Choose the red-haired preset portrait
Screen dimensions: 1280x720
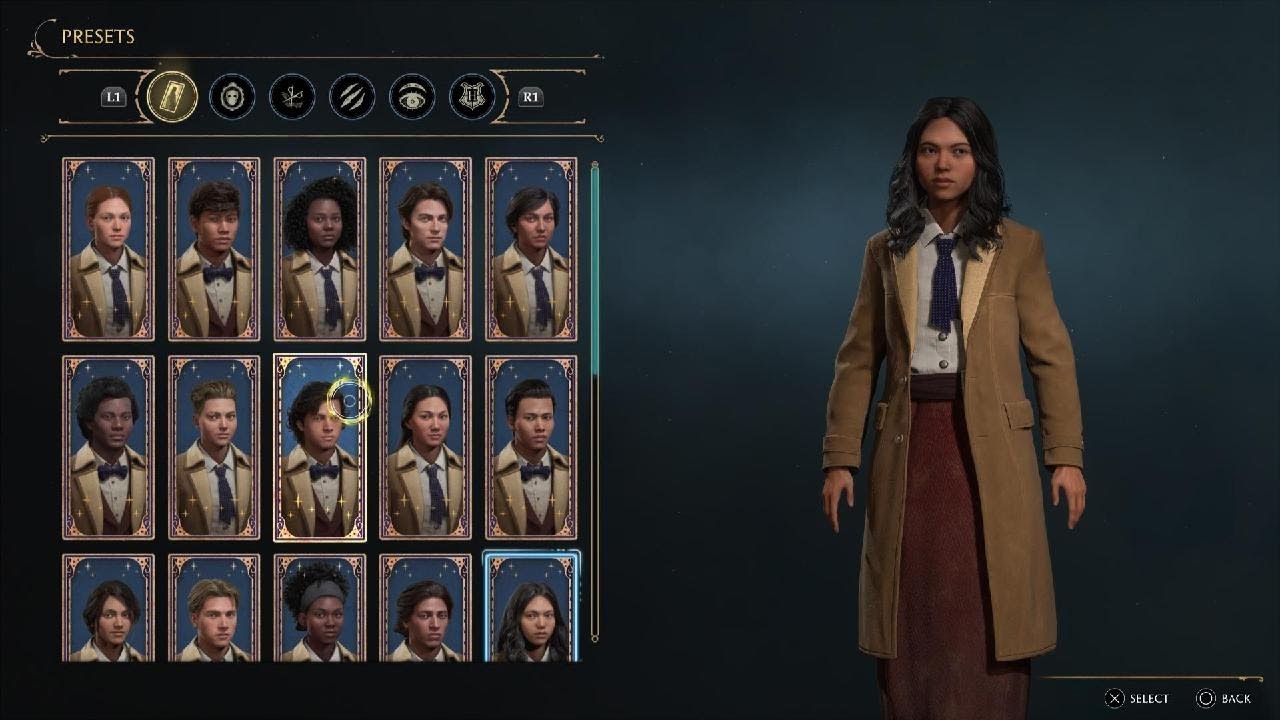pyautogui.click(x=108, y=249)
